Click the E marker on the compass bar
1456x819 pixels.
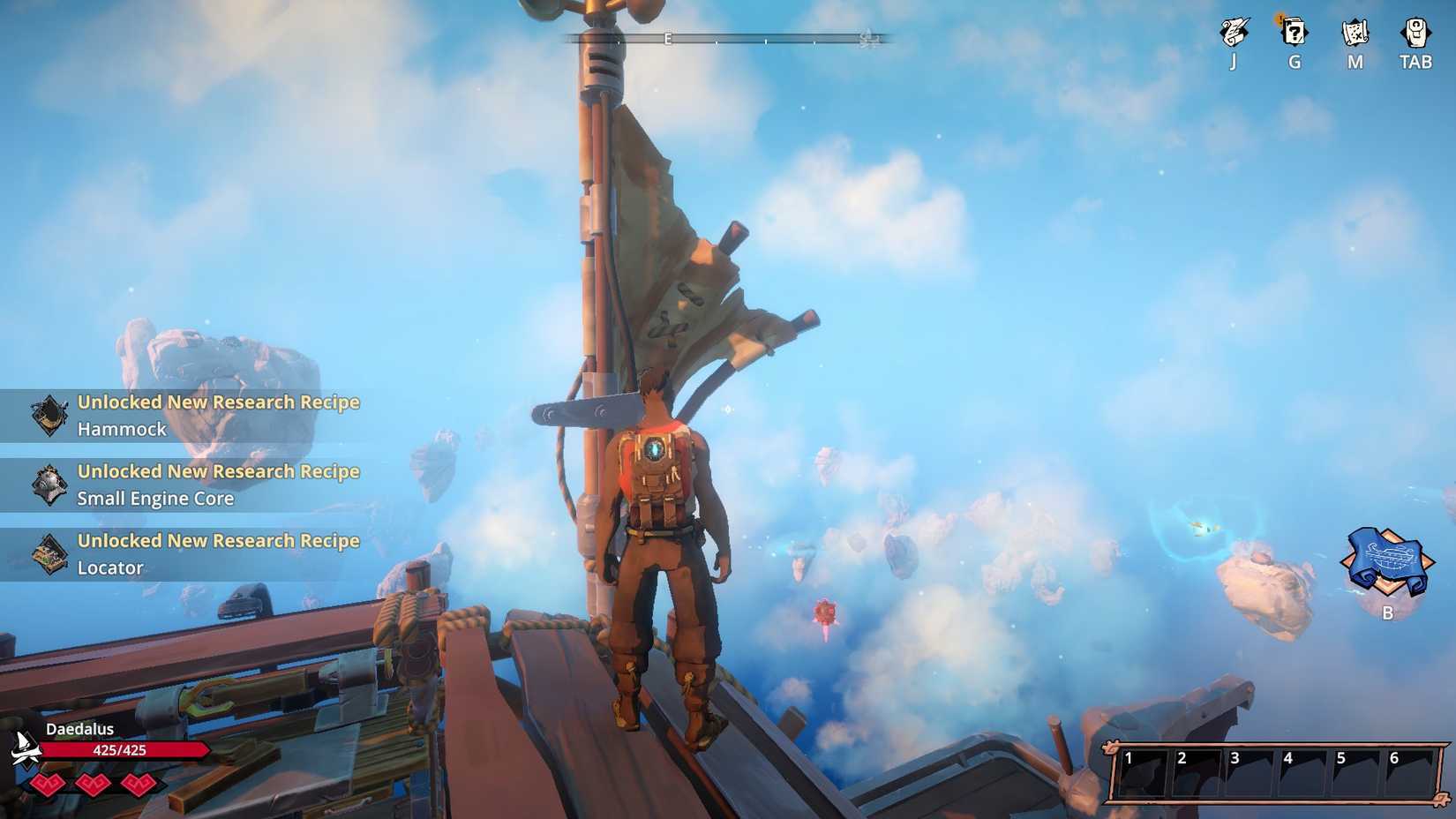[668, 39]
